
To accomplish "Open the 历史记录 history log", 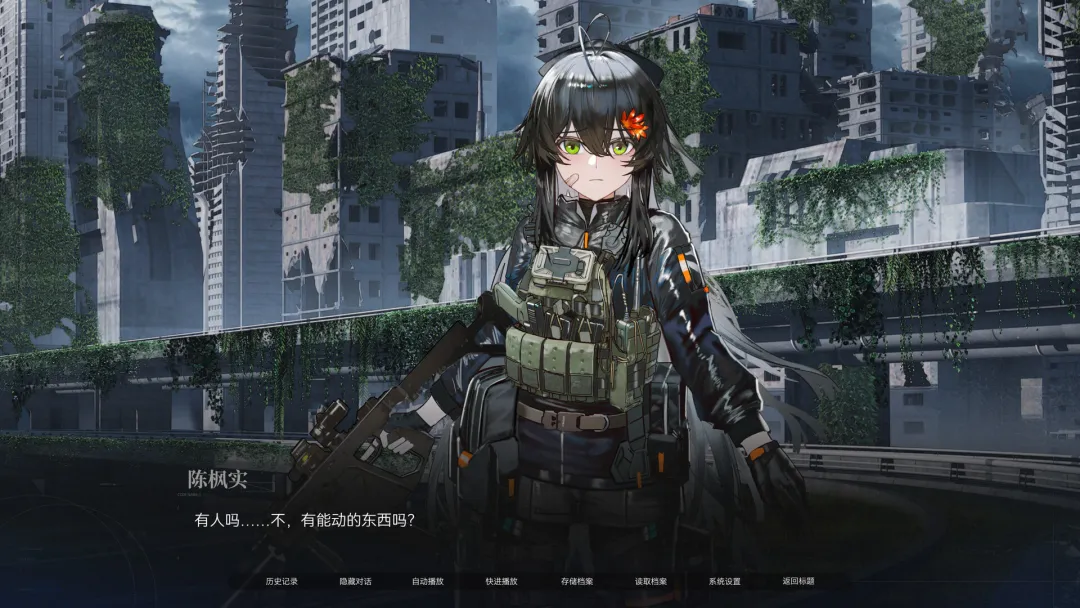I will (x=282, y=581).
